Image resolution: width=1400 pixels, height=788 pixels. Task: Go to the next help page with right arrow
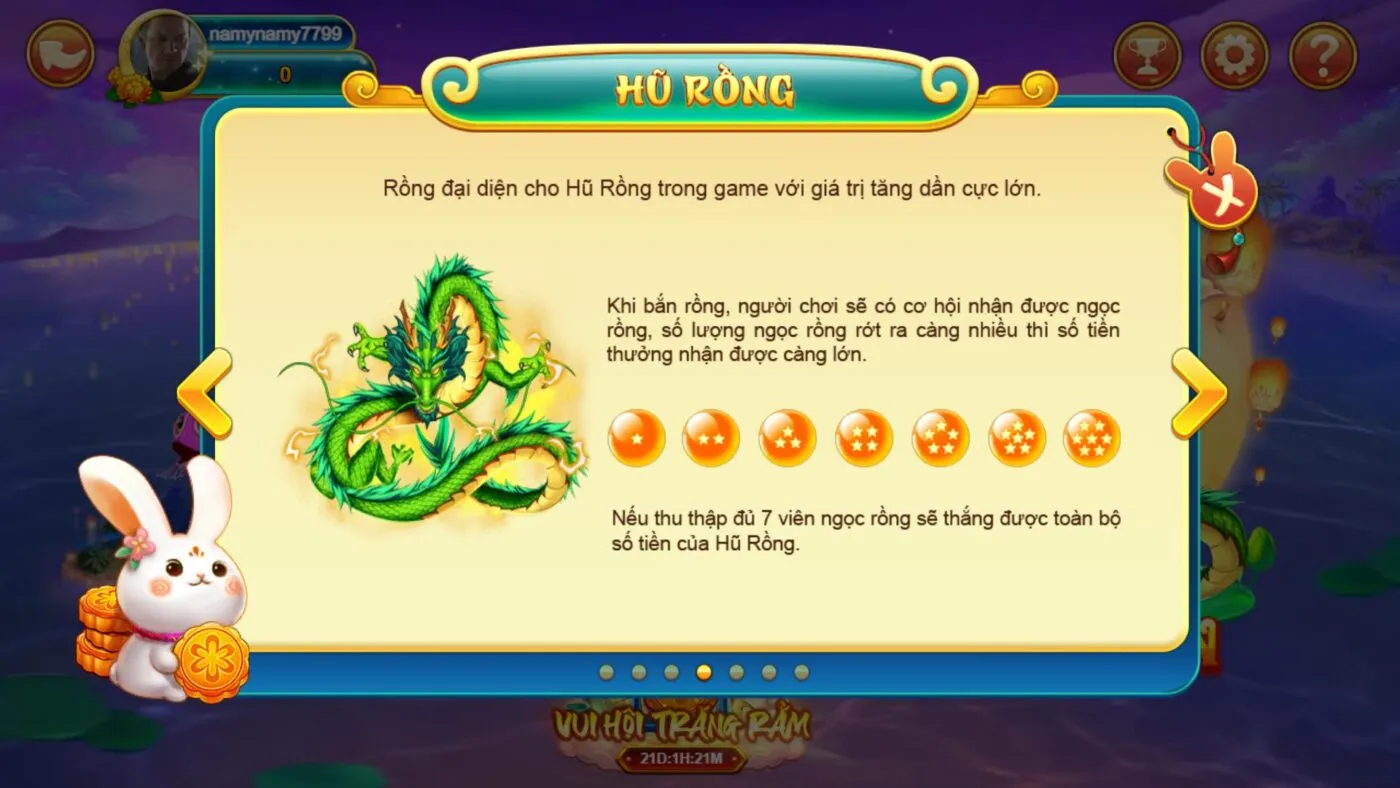(x=1198, y=390)
